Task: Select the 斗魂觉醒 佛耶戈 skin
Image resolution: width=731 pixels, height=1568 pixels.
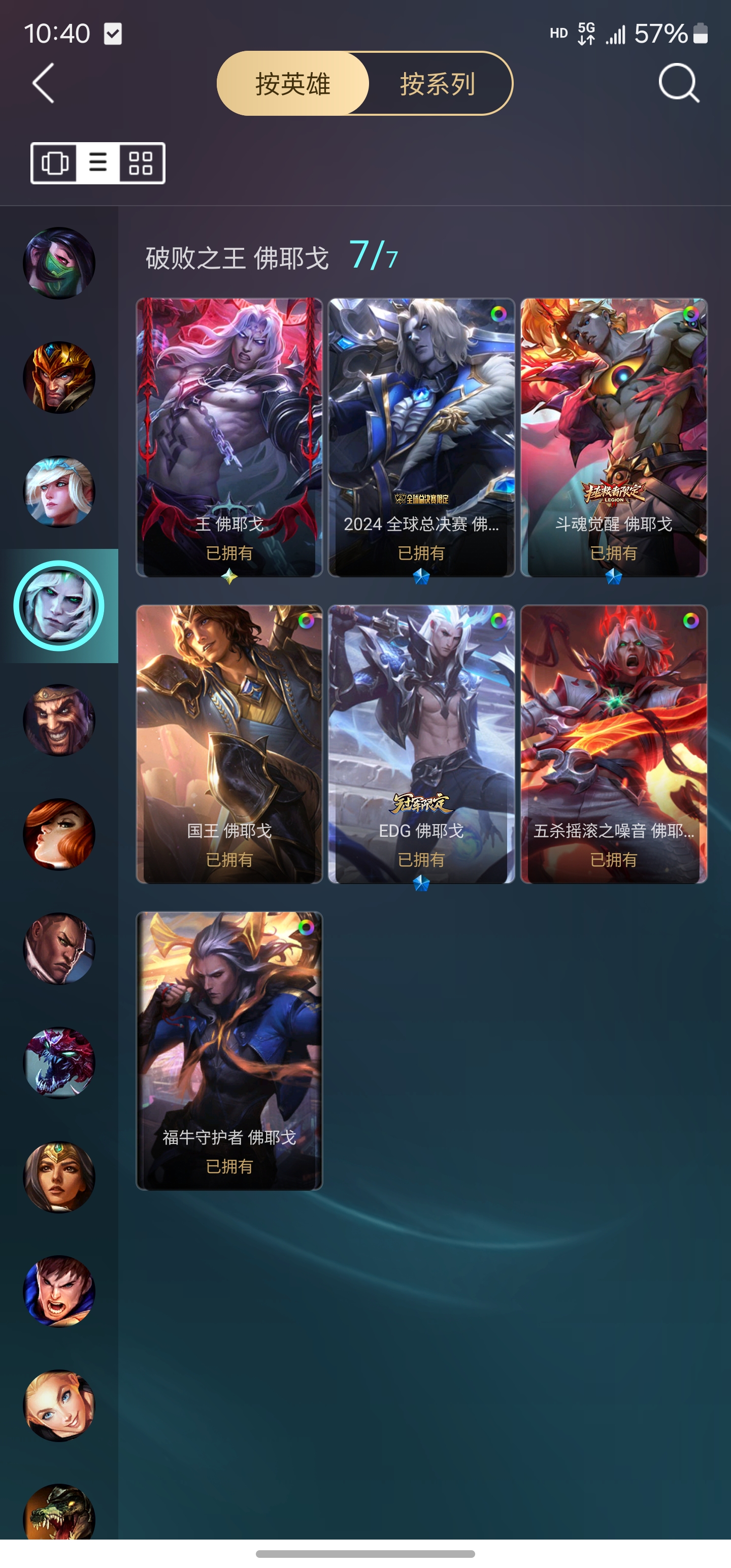Action: click(x=614, y=437)
